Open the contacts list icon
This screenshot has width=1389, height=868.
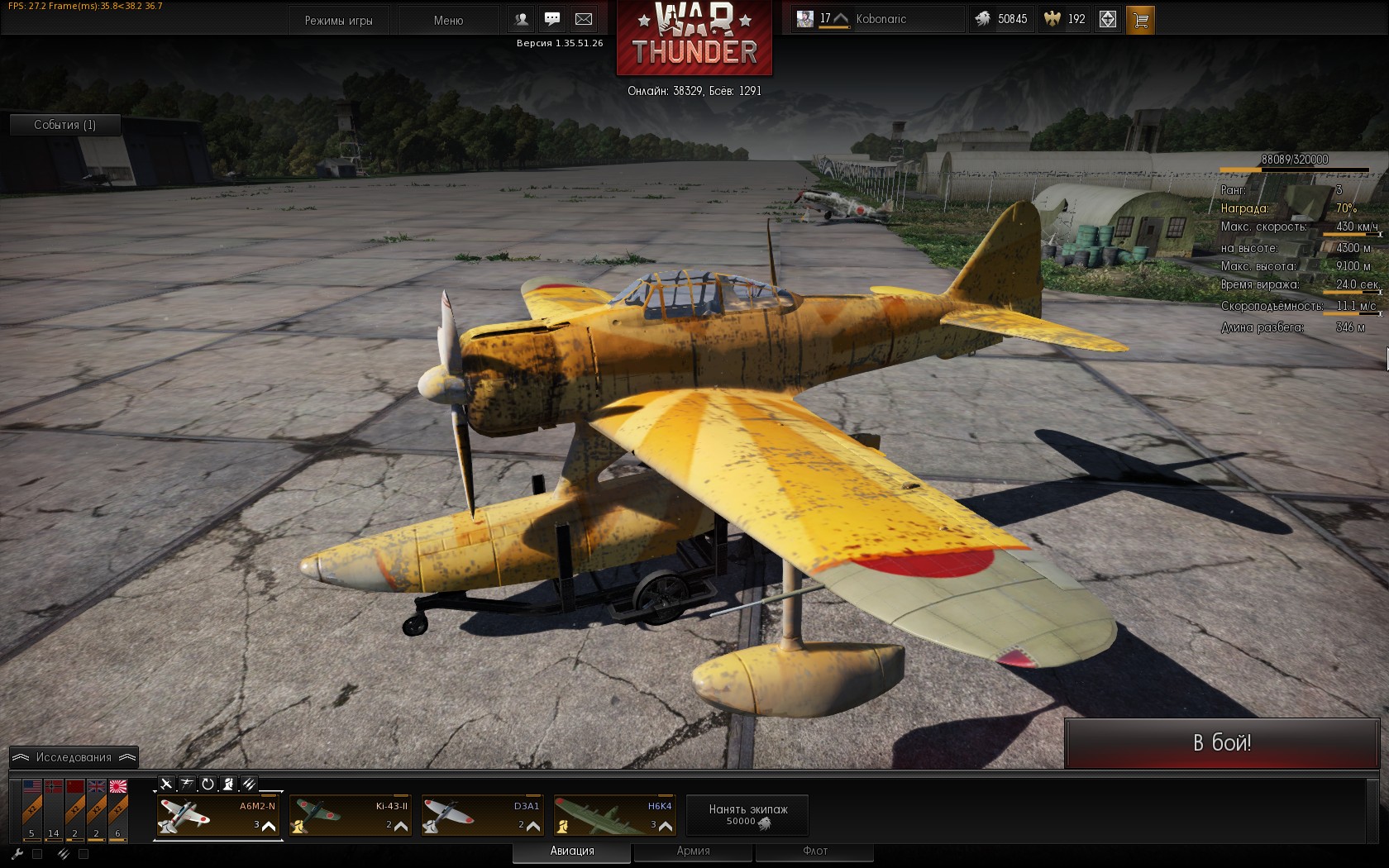(x=522, y=19)
